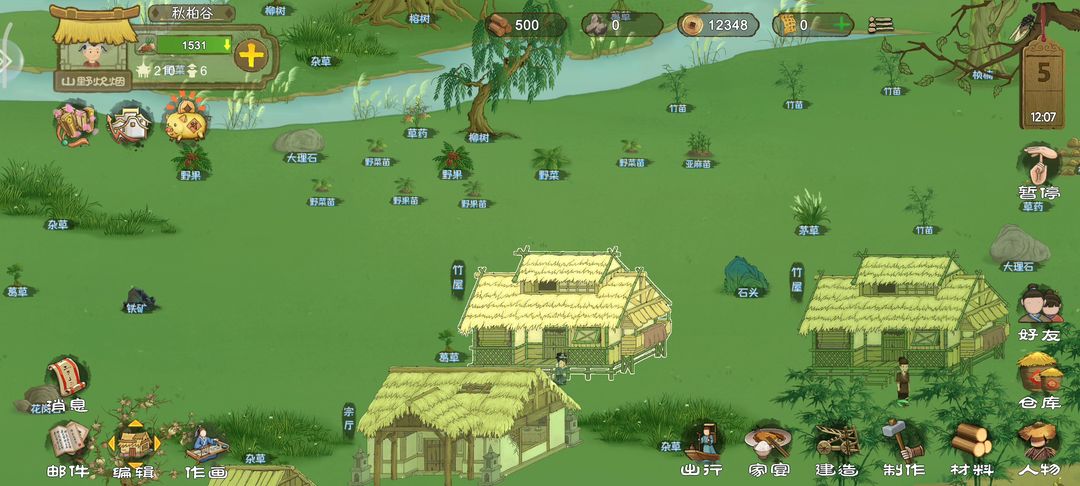The height and width of the screenshot is (486, 1080).
Task: Open the 人物 characters menu
Action: tap(1039, 443)
